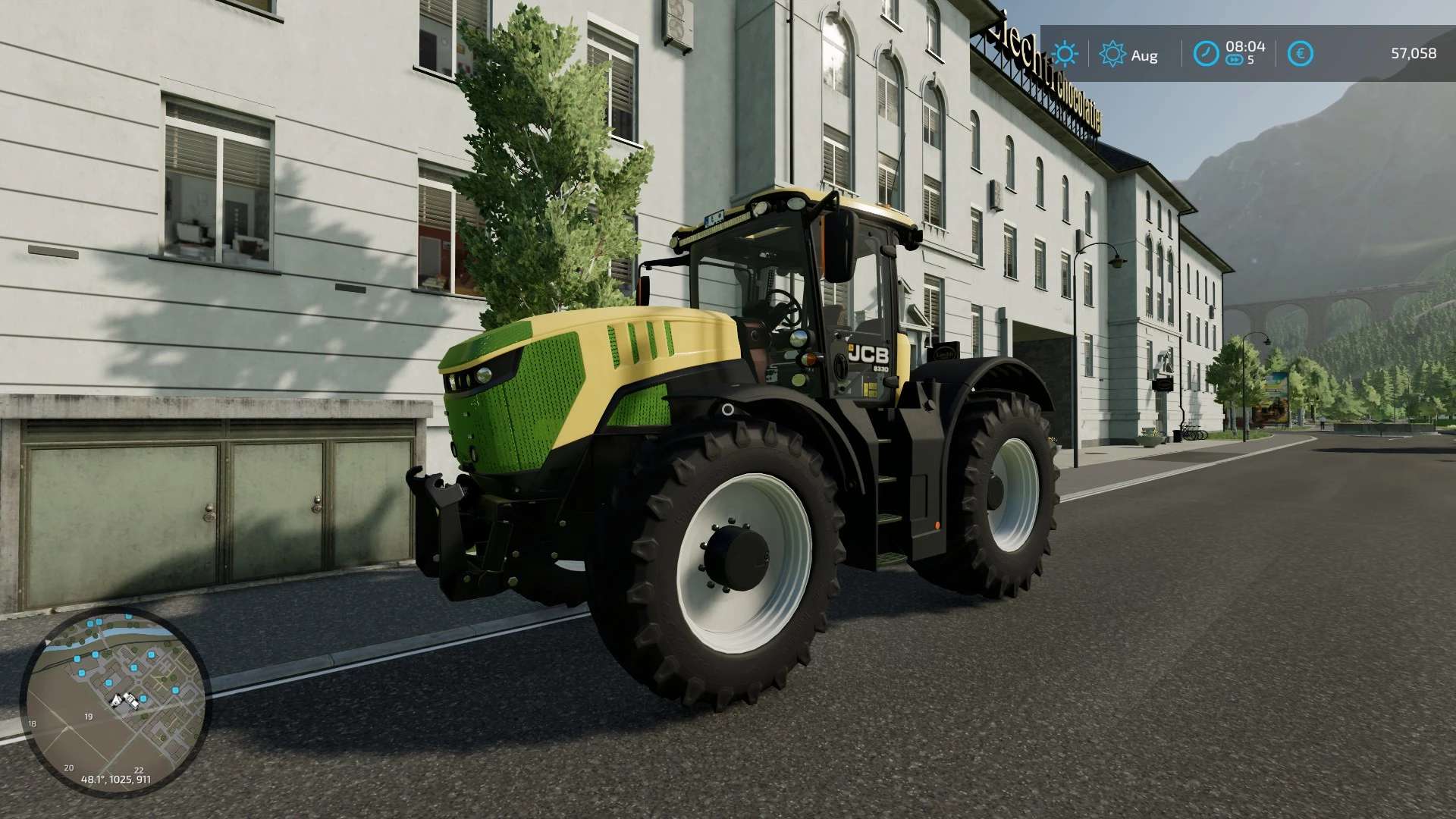Select the white player arrow on the minimap

pos(116,700)
